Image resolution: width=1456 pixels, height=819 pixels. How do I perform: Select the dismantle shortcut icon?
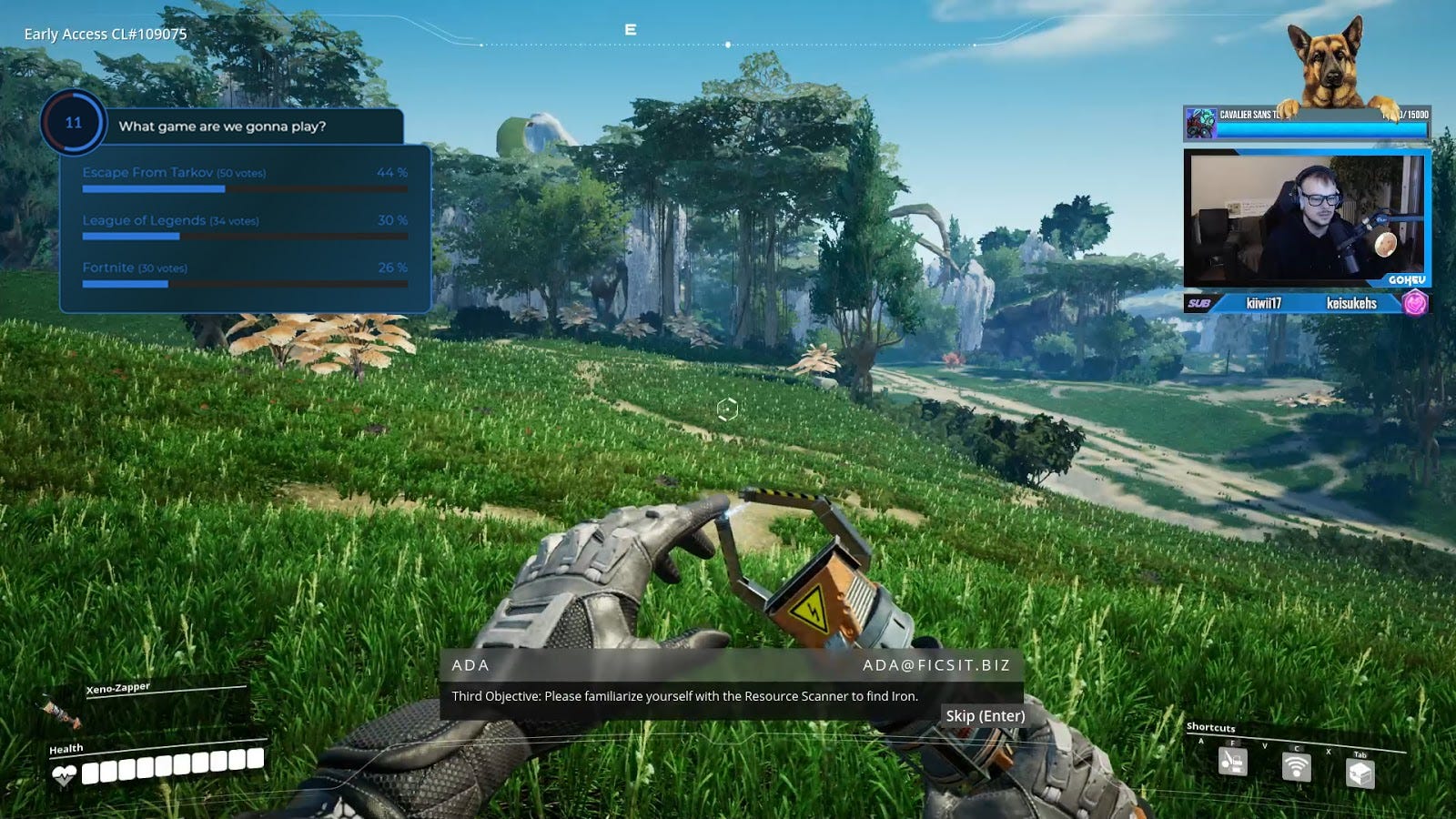pos(1232,761)
